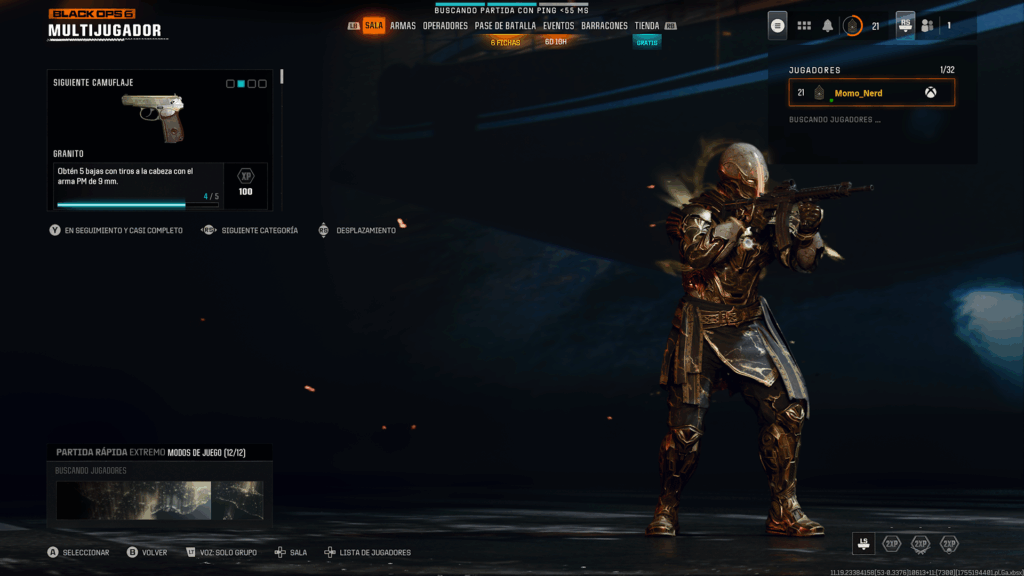Open the Tienda store tab

pos(647,26)
